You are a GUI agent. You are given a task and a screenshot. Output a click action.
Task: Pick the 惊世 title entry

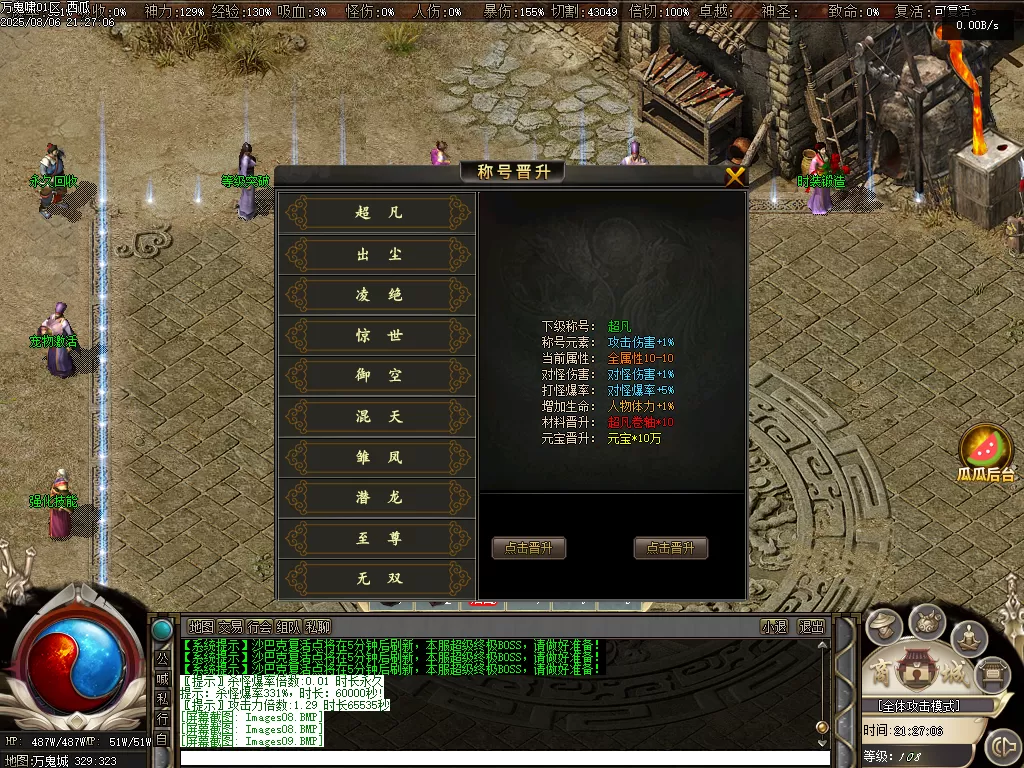[377, 336]
